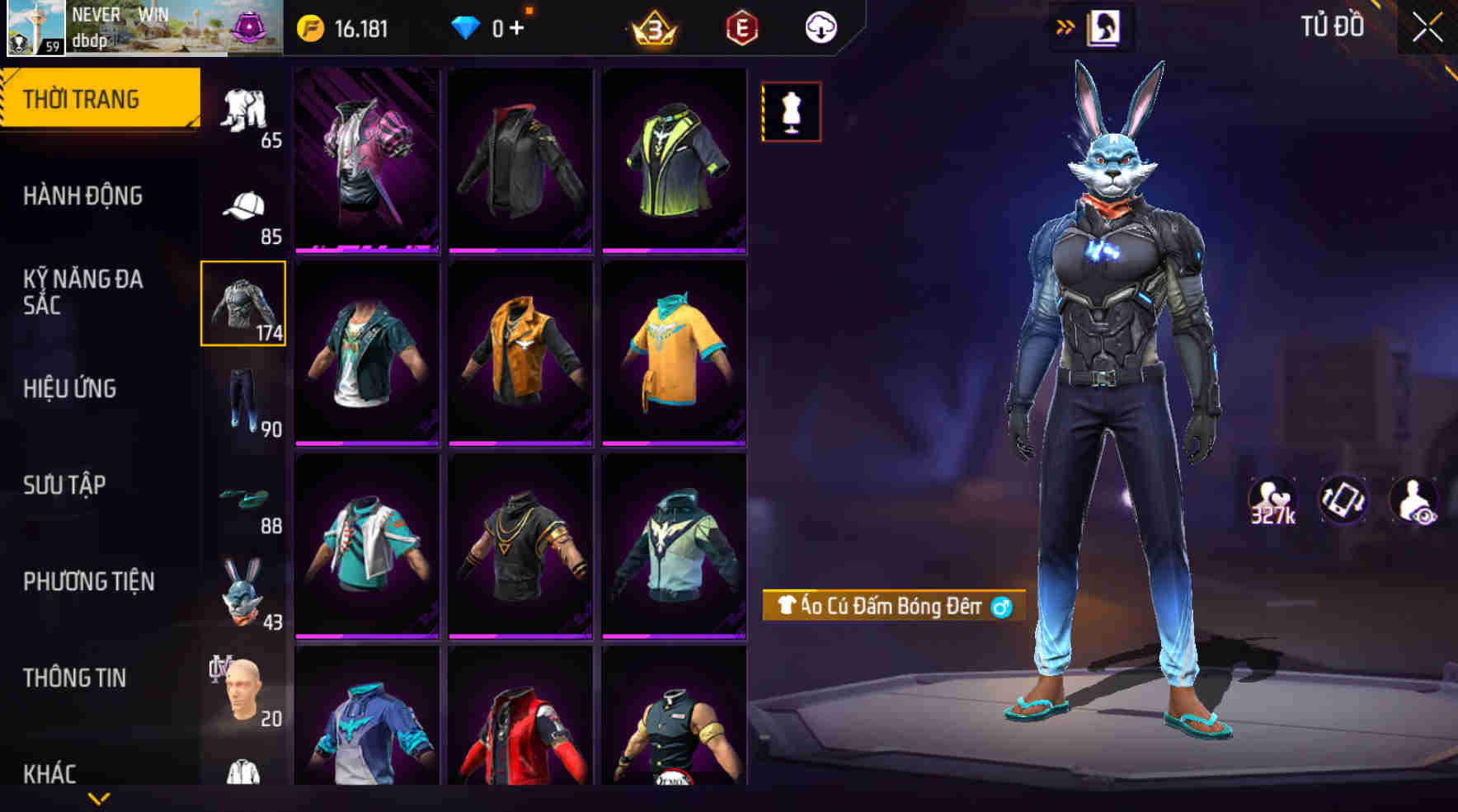The image size is (1458, 812).
Task: Click the phone shake share icon
Action: [1342, 499]
